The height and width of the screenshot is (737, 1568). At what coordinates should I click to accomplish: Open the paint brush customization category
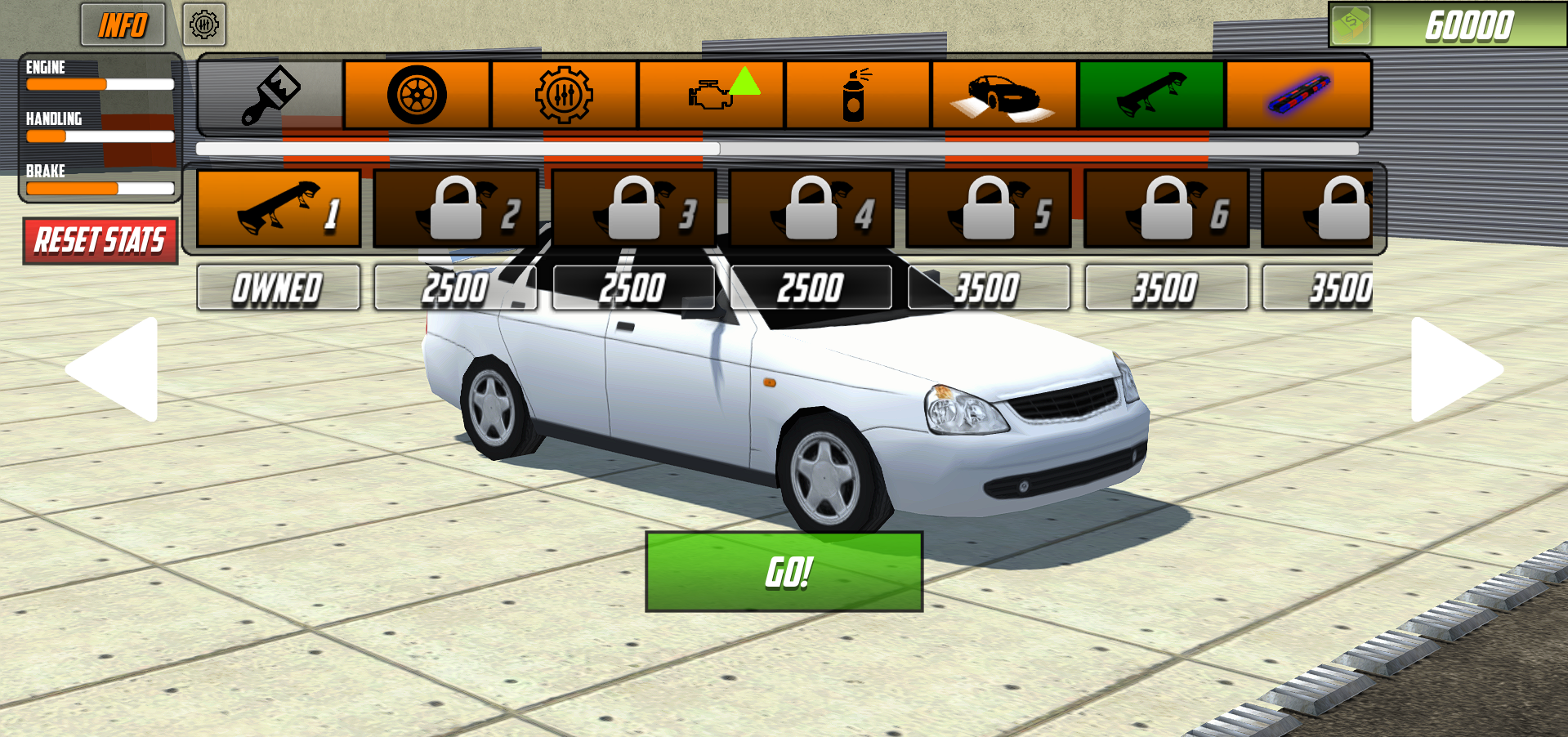click(x=270, y=92)
